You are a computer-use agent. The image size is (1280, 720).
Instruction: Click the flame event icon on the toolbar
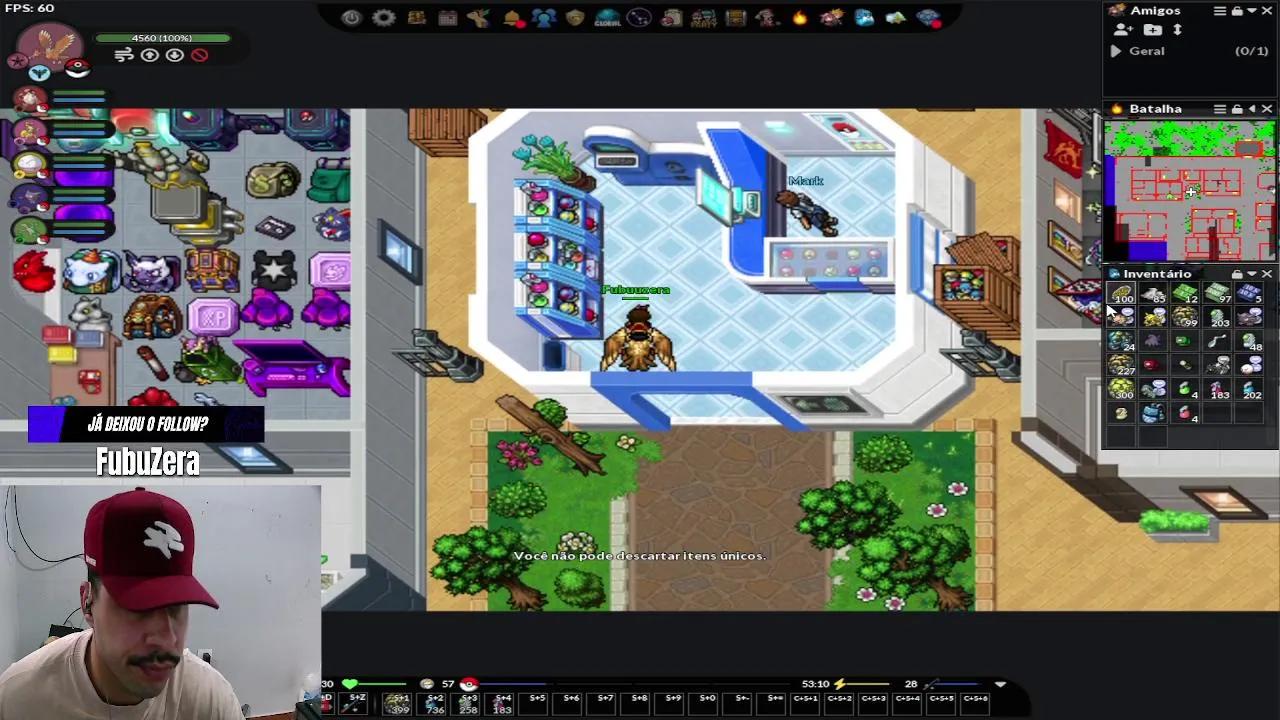798,17
